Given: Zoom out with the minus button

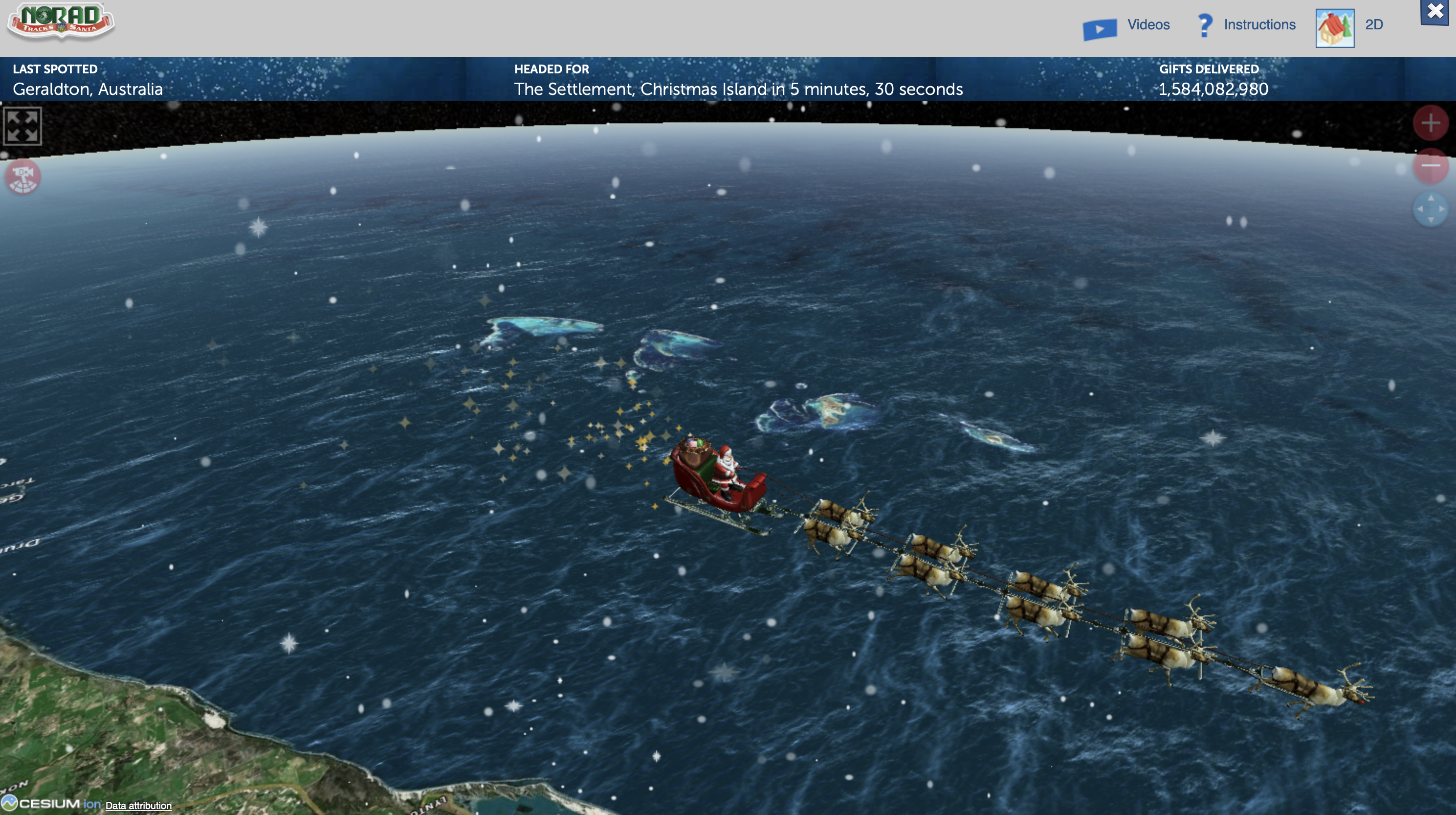Looking at the screenshot, I should (x=1431, y=166).
